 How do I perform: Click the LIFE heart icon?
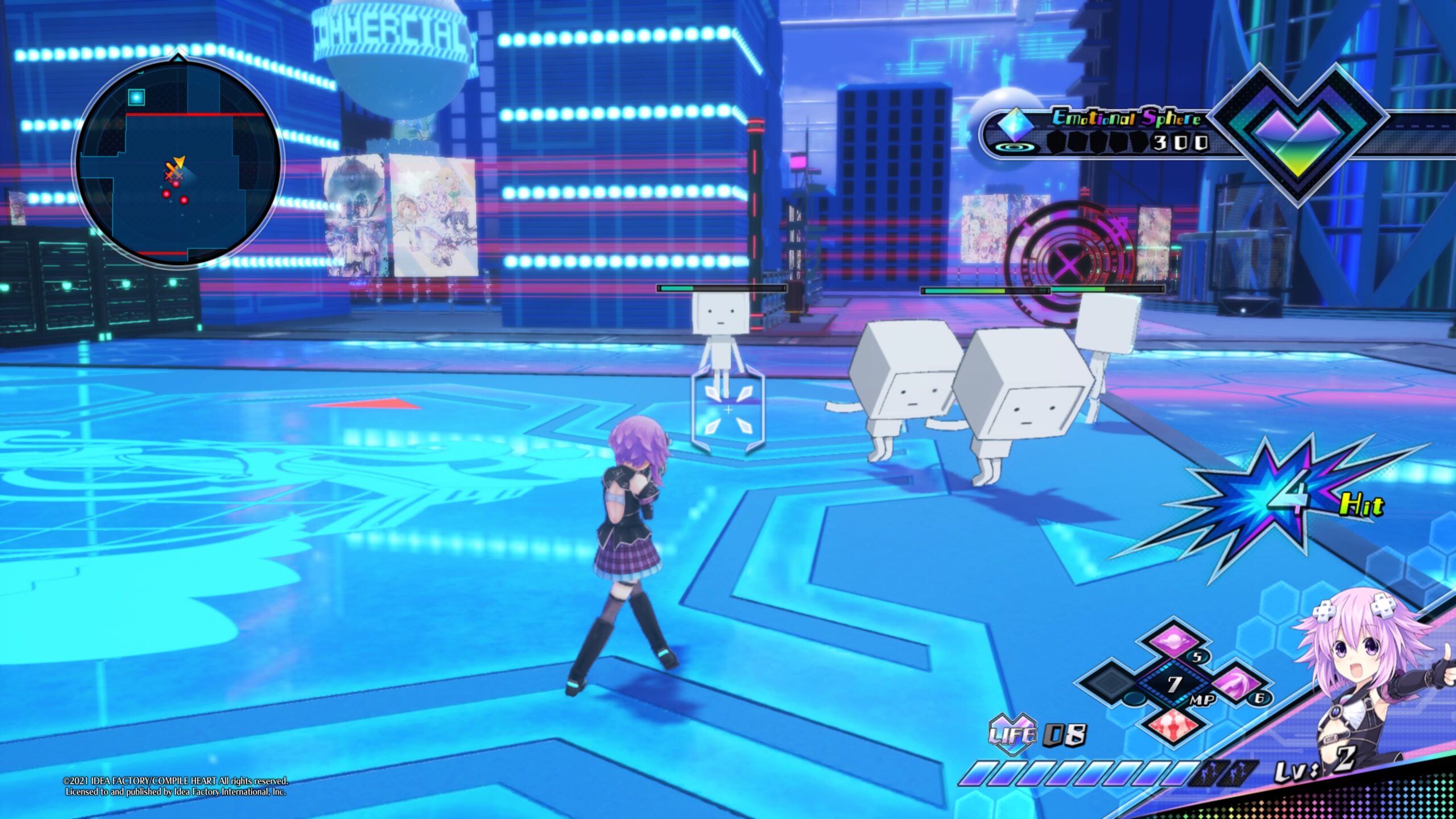point(1011,735)
